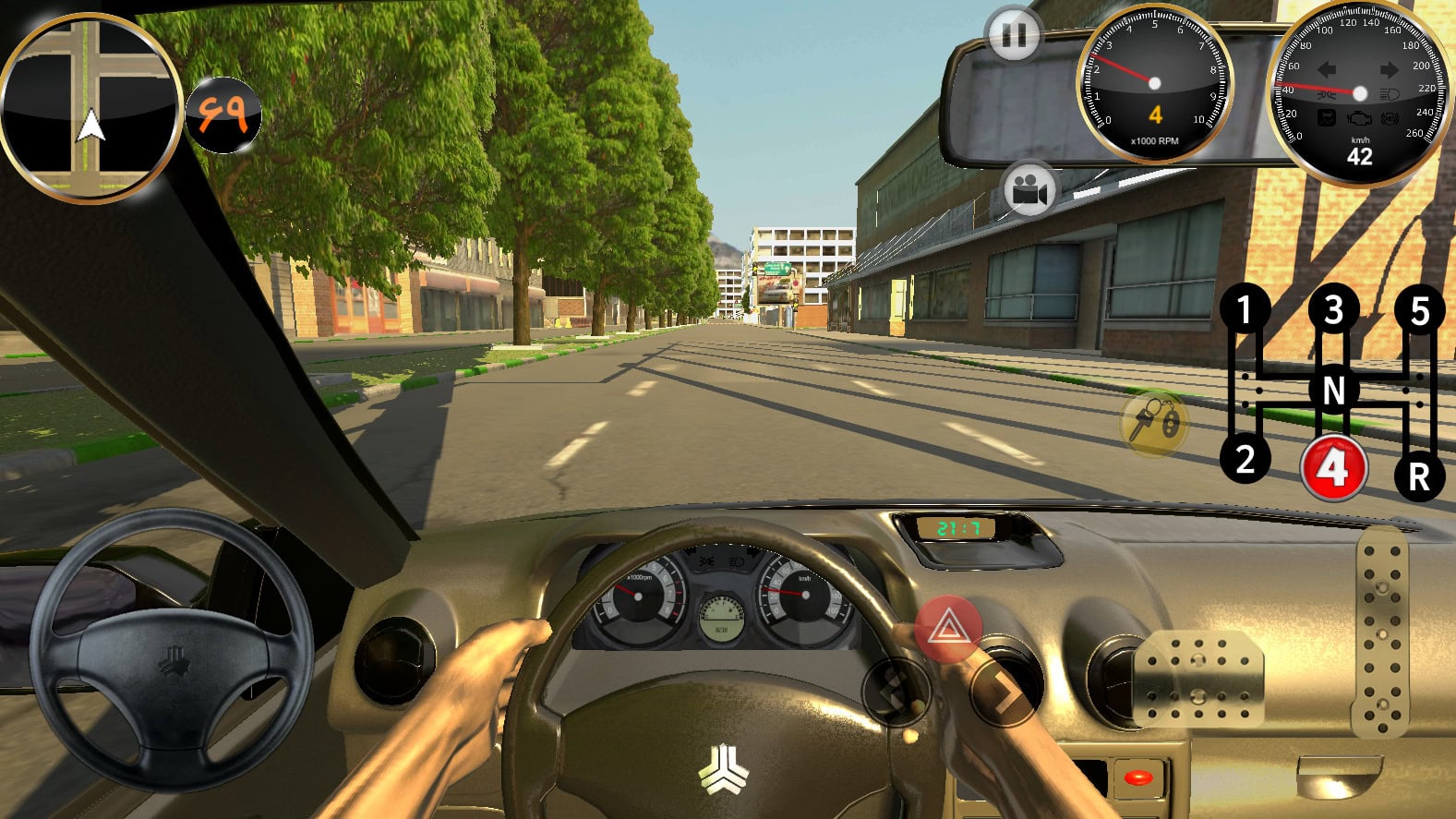
Task: Click the black steering wheel control
Action: [x=171, y=649]
